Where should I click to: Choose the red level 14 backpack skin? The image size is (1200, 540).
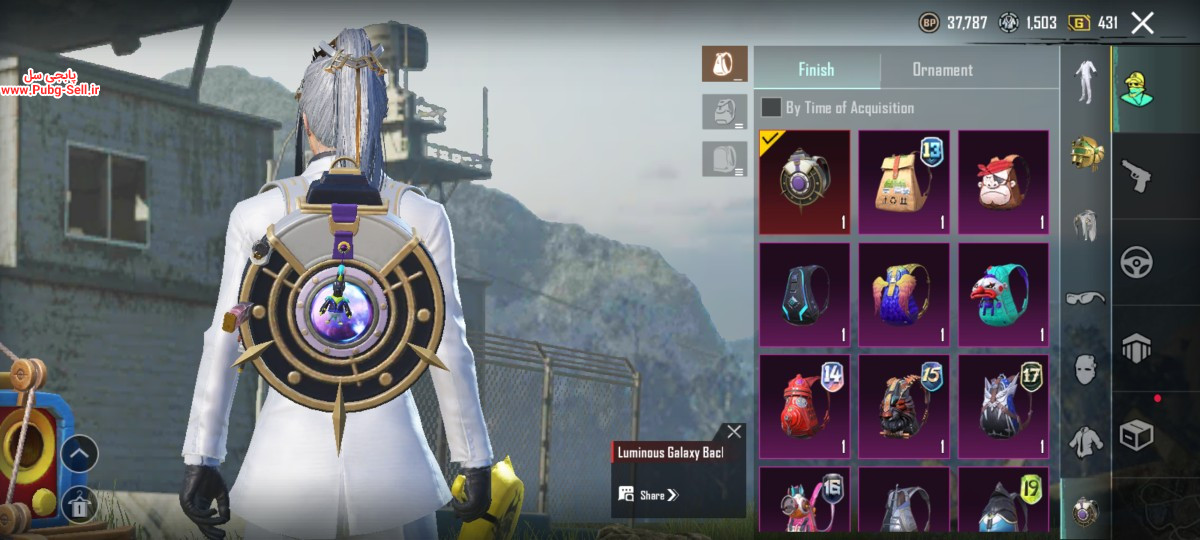pyautogui.click(x=804, y=406)
